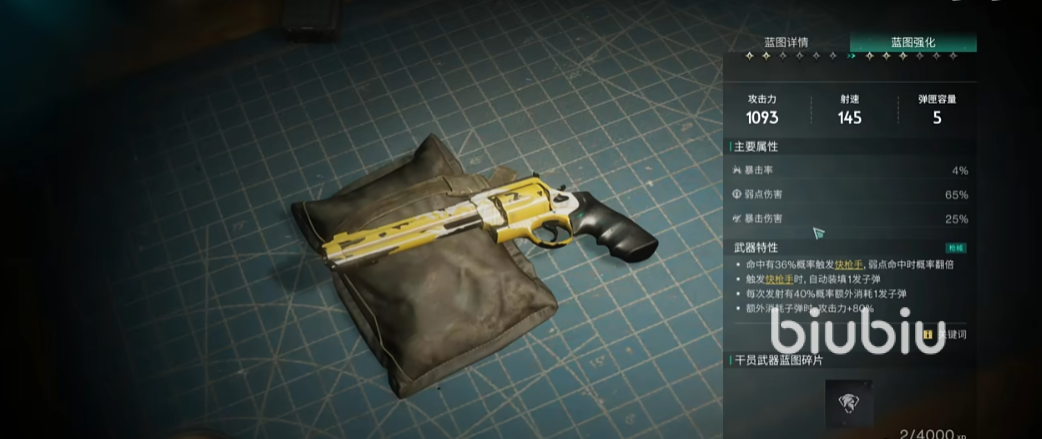The image size is (1042, 439).
Task: Select the weapon blueprint fragment icon
Action: [853, 404]
